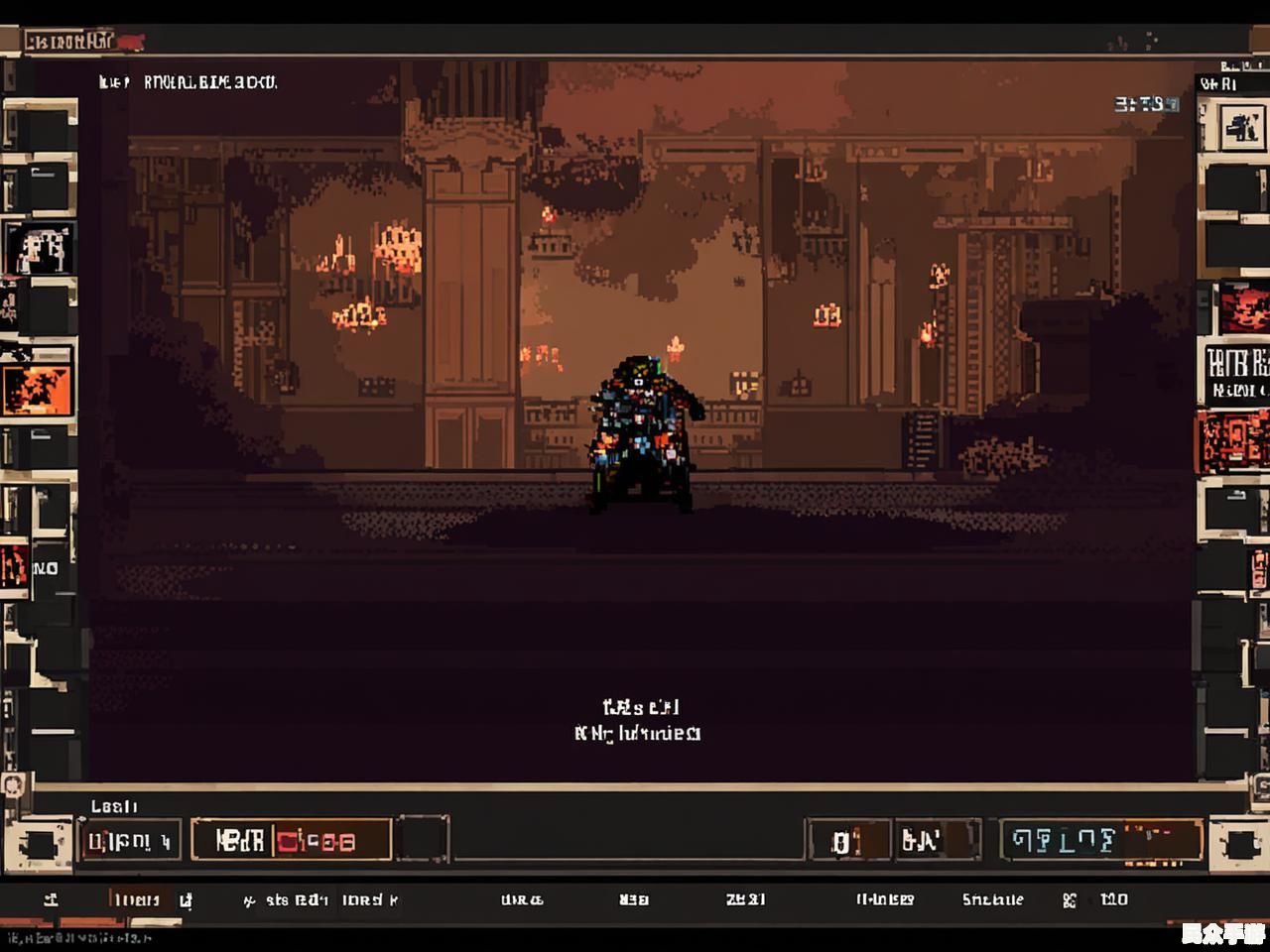Select the red maze-patterned slot
The image size is (1270, 952).
click(x=1234, y=442)
